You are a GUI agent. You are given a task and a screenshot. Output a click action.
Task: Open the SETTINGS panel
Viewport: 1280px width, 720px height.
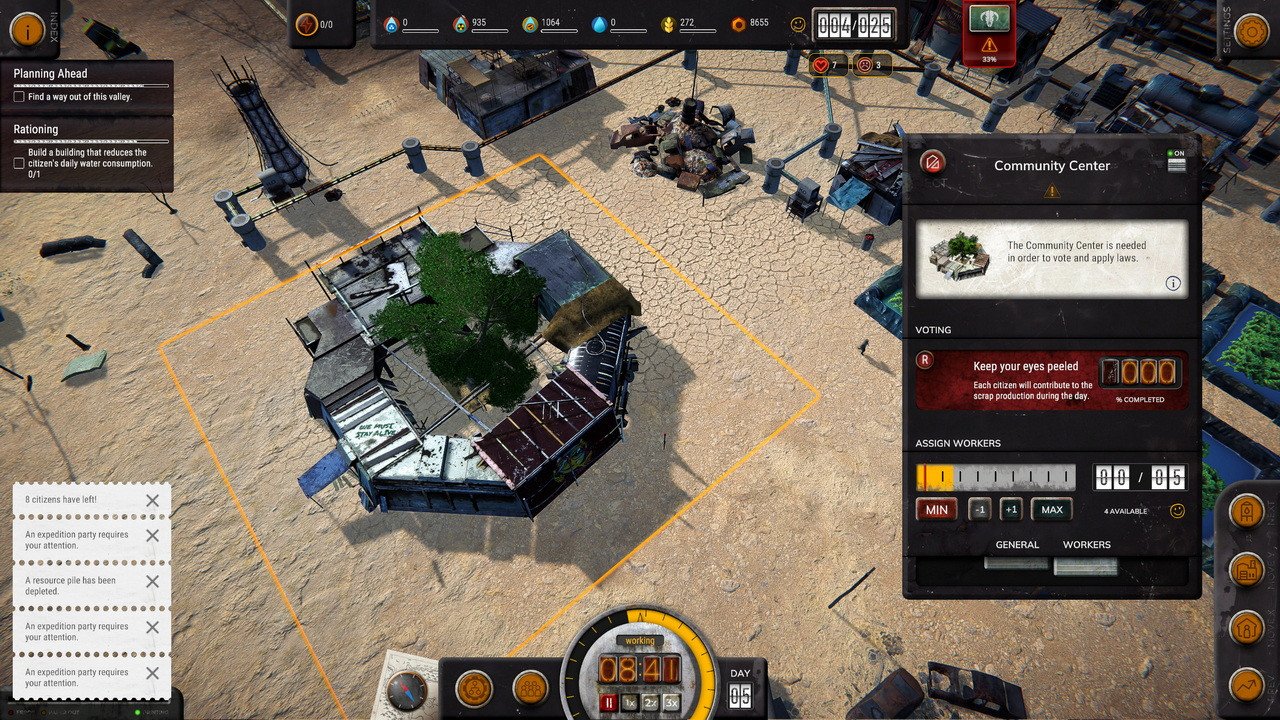click(x=1251, y=30)
